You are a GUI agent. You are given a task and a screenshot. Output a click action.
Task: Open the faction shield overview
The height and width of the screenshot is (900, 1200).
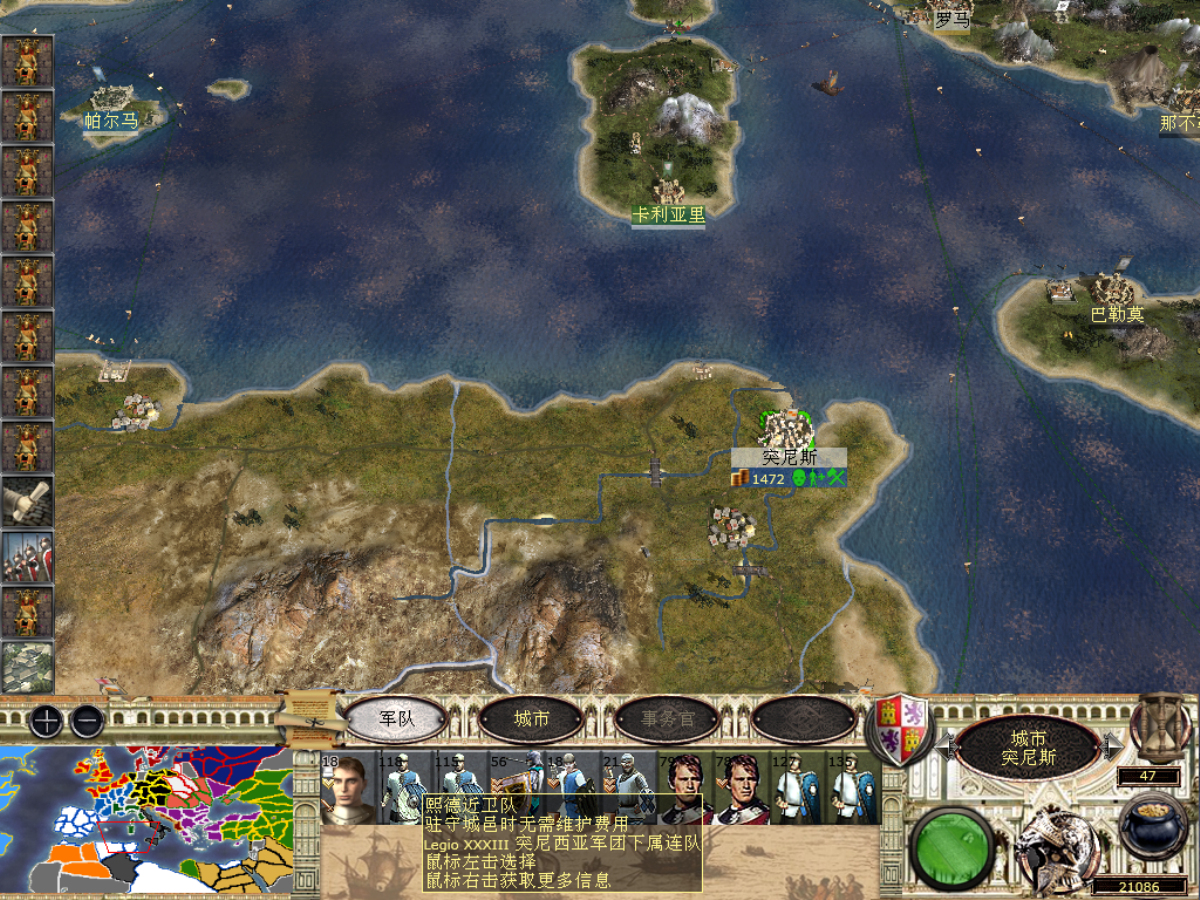[901, 724]
